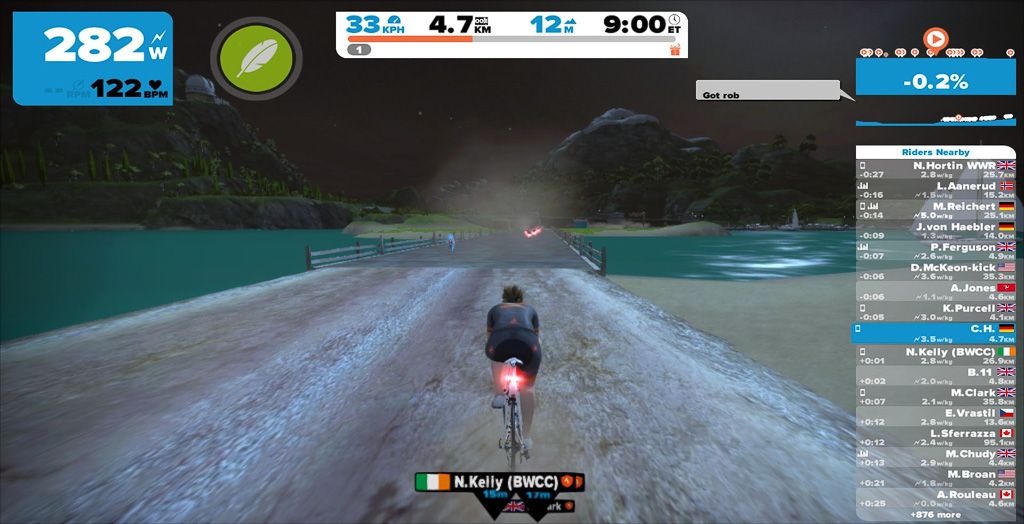The image size is (1024, 524).
Task: Select M.Clark in the rider list
Action: [935, 397]
